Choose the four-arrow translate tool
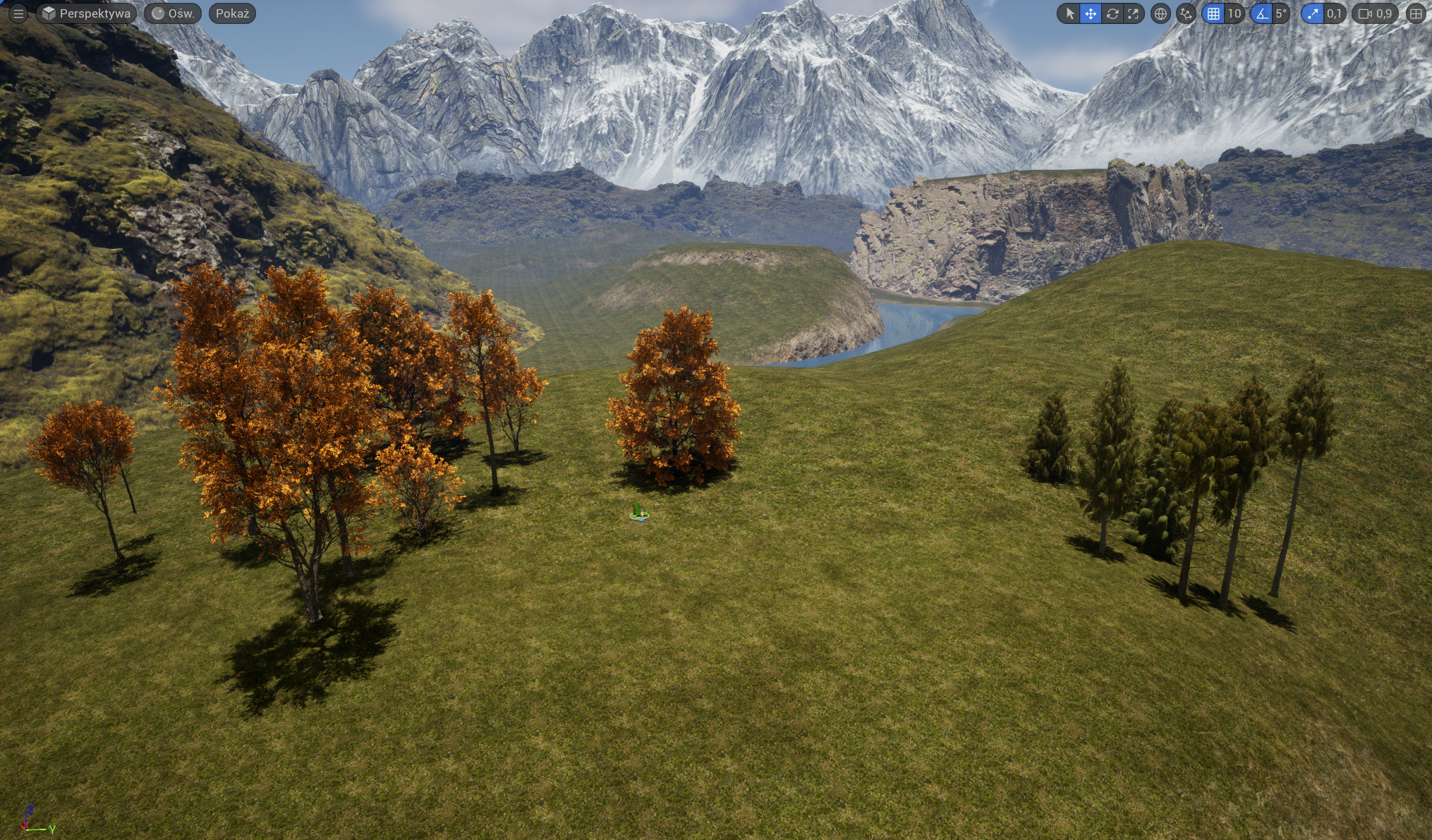 [1091, 13]
